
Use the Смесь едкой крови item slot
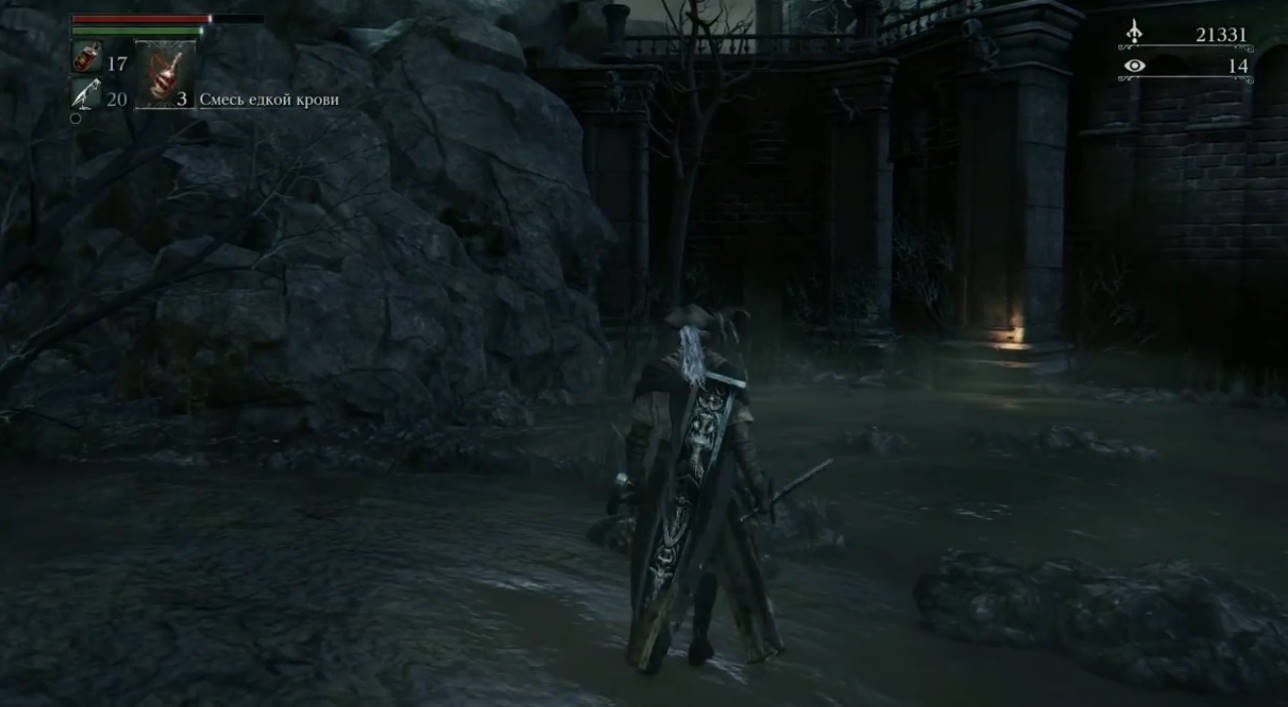165,74
